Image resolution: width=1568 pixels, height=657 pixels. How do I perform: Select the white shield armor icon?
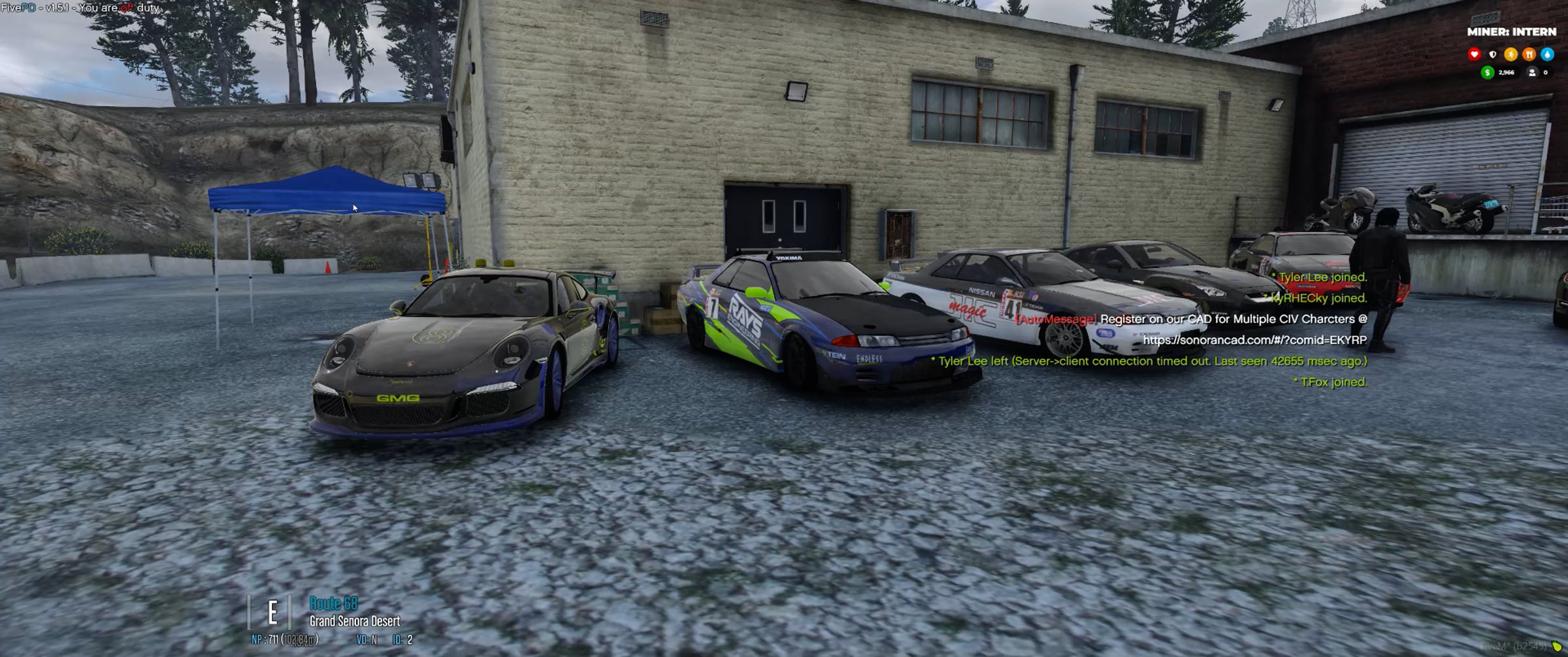click(1492, 54)
